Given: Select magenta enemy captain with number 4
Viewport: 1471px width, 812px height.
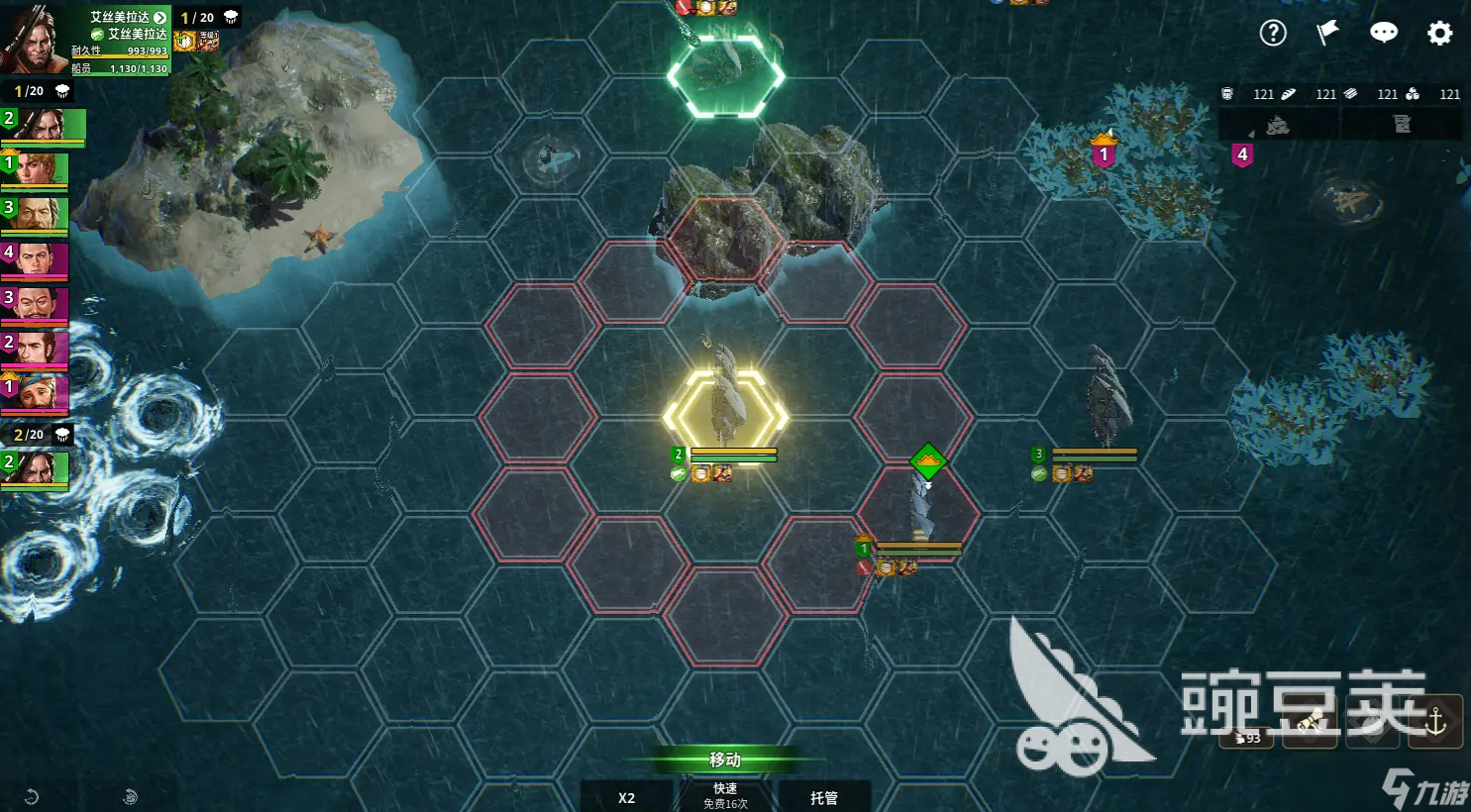Looking at the screenshot, I should pos(35,260).
